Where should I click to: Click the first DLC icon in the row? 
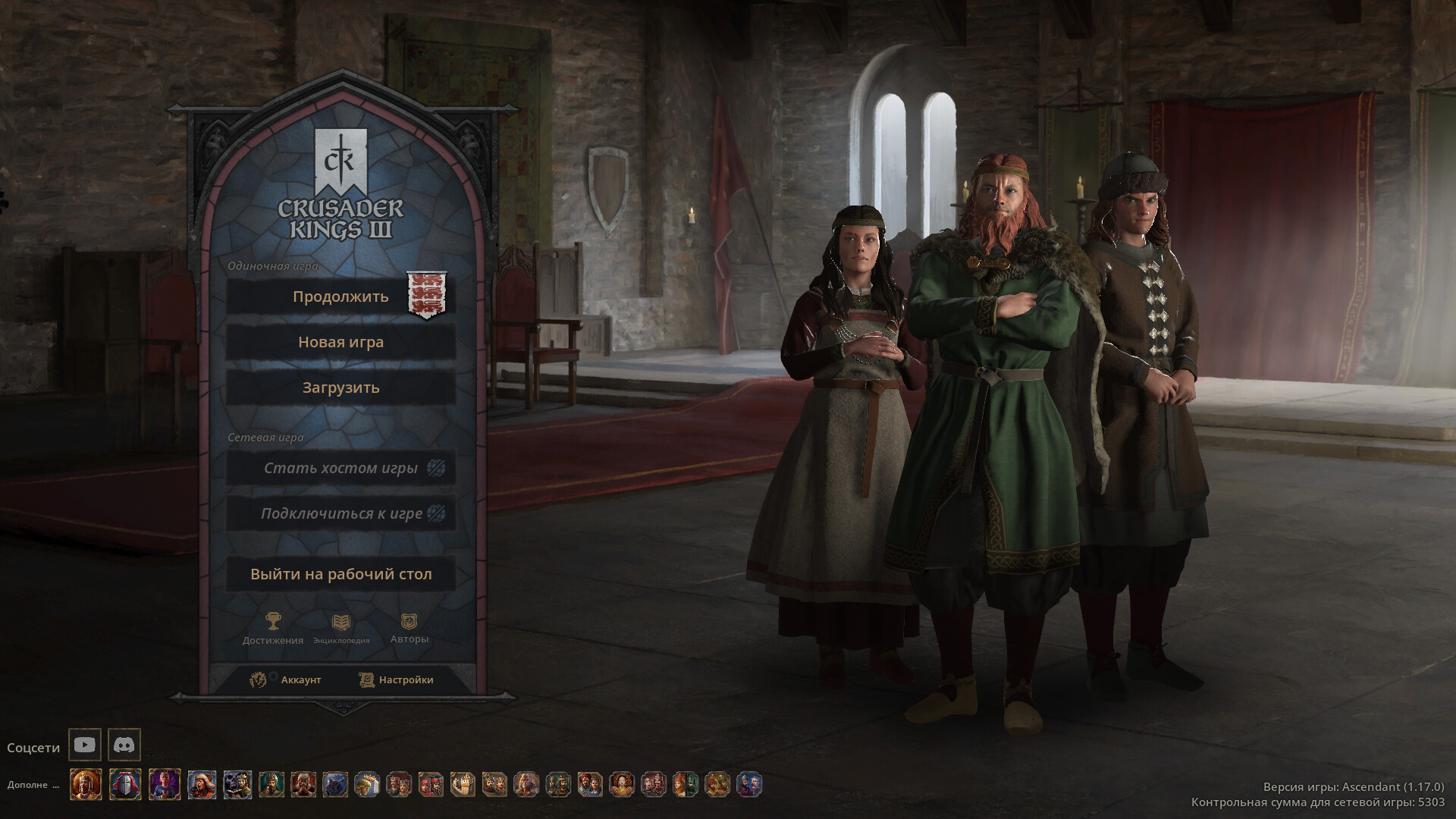[x=86, y=784]
